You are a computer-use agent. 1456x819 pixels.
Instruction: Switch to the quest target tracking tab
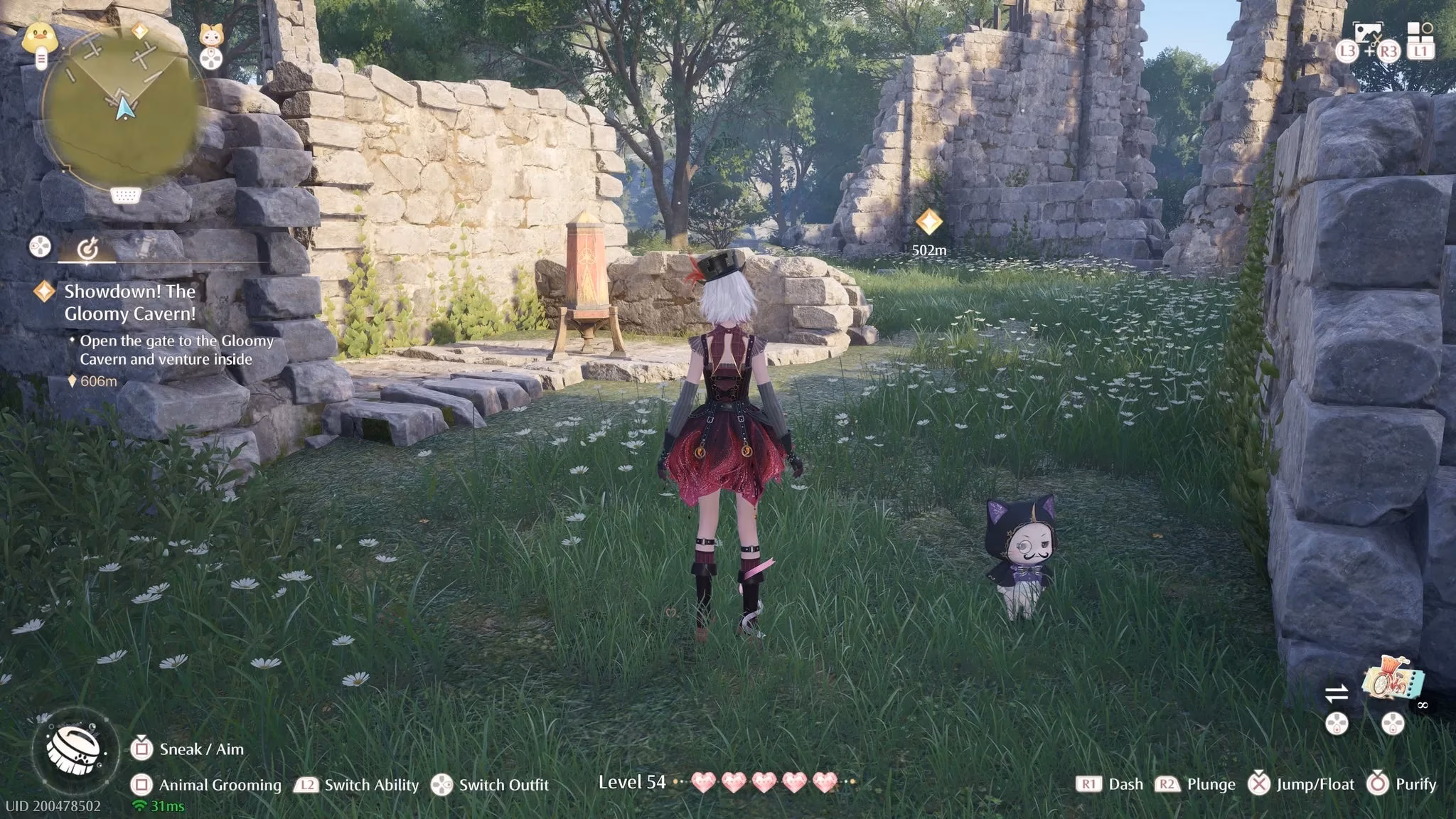tap(87, 248)
